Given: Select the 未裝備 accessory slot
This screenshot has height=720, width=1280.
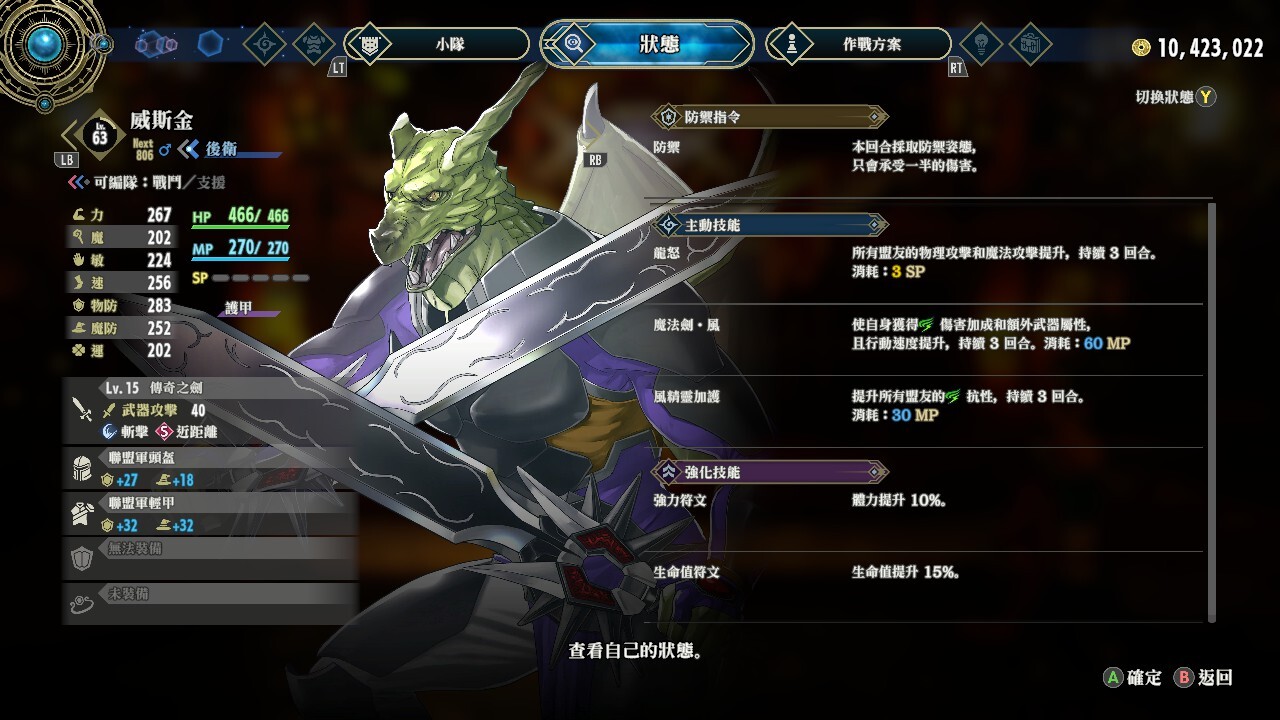Looking at the screenshot, I should pos(210,602).
